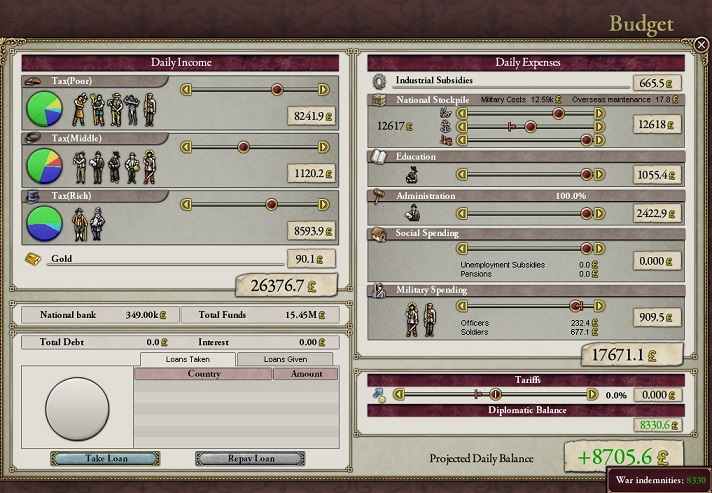The width and height of the screenshot is (712, 493).
Task: Adjust the middle class tax slider knob
Action: pos(242,147)
